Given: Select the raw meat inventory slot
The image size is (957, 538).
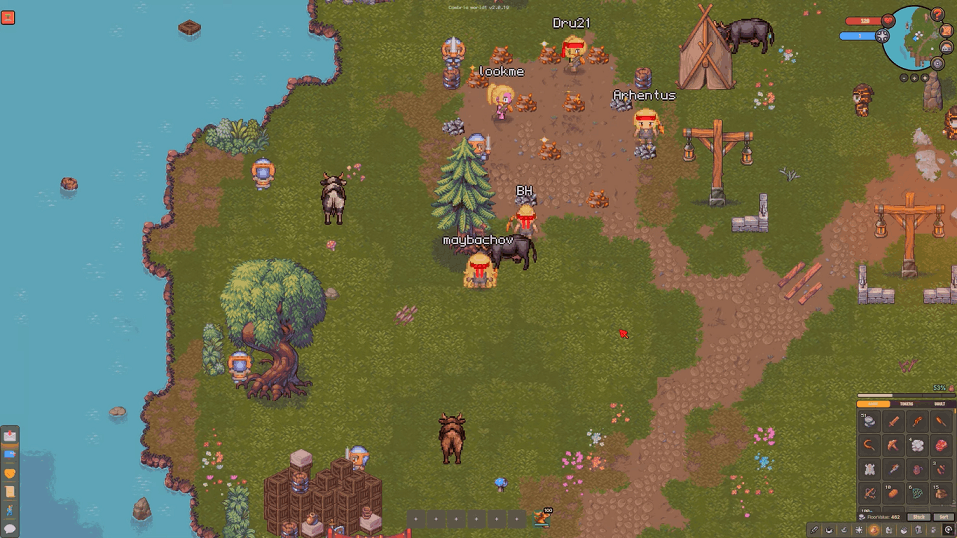Looking at the screenshot, I should 941,445.
